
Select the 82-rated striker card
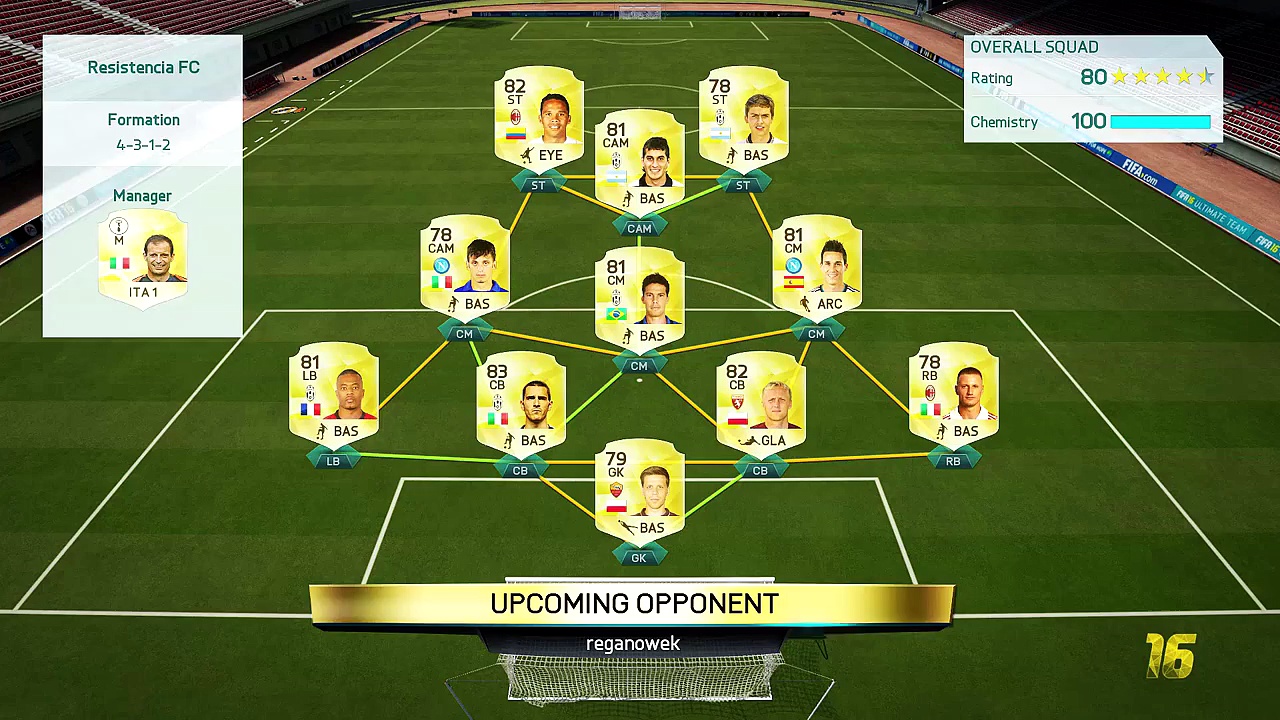coord(539,119)
